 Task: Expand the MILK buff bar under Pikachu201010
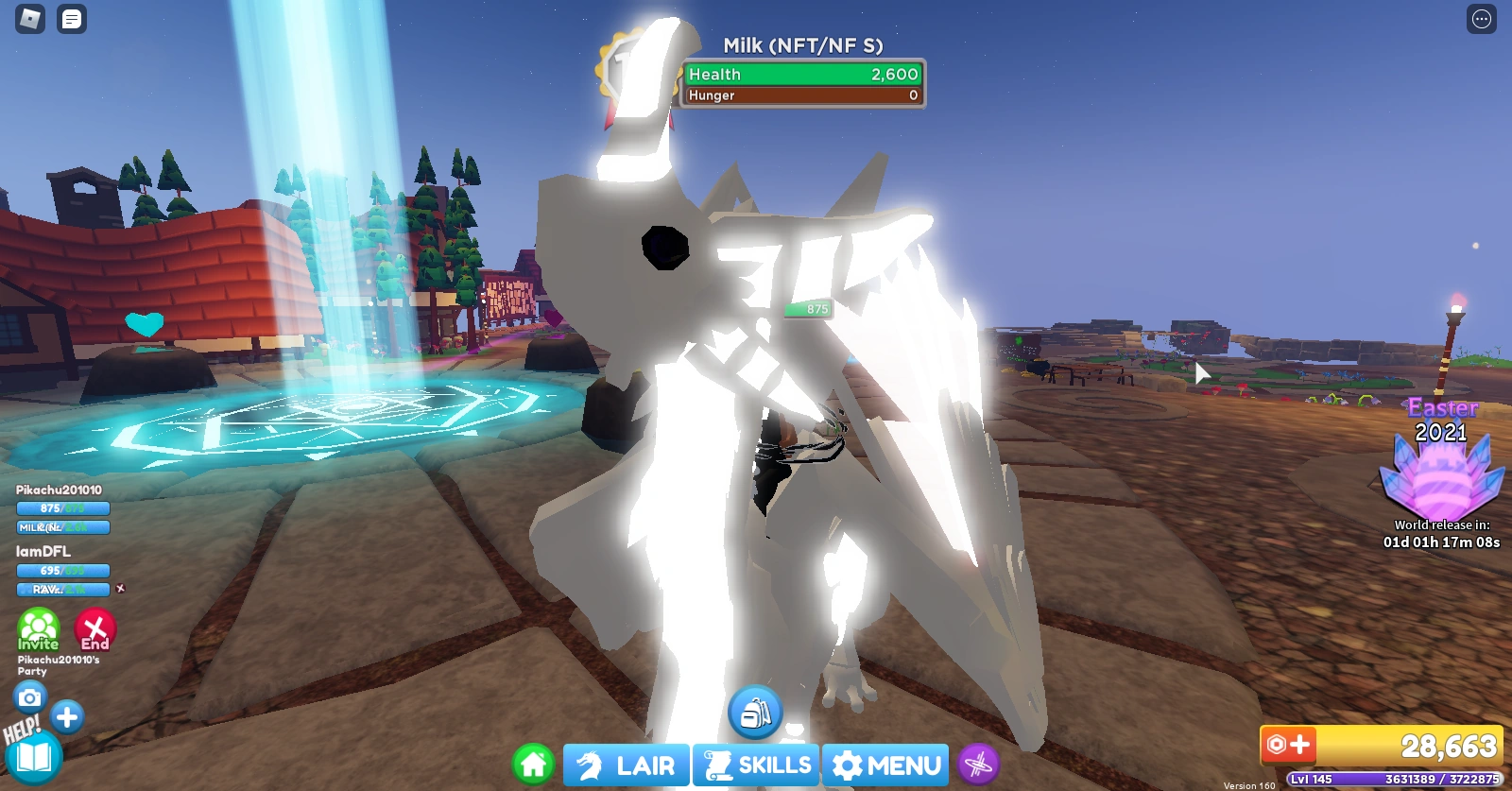click(62, 527)
